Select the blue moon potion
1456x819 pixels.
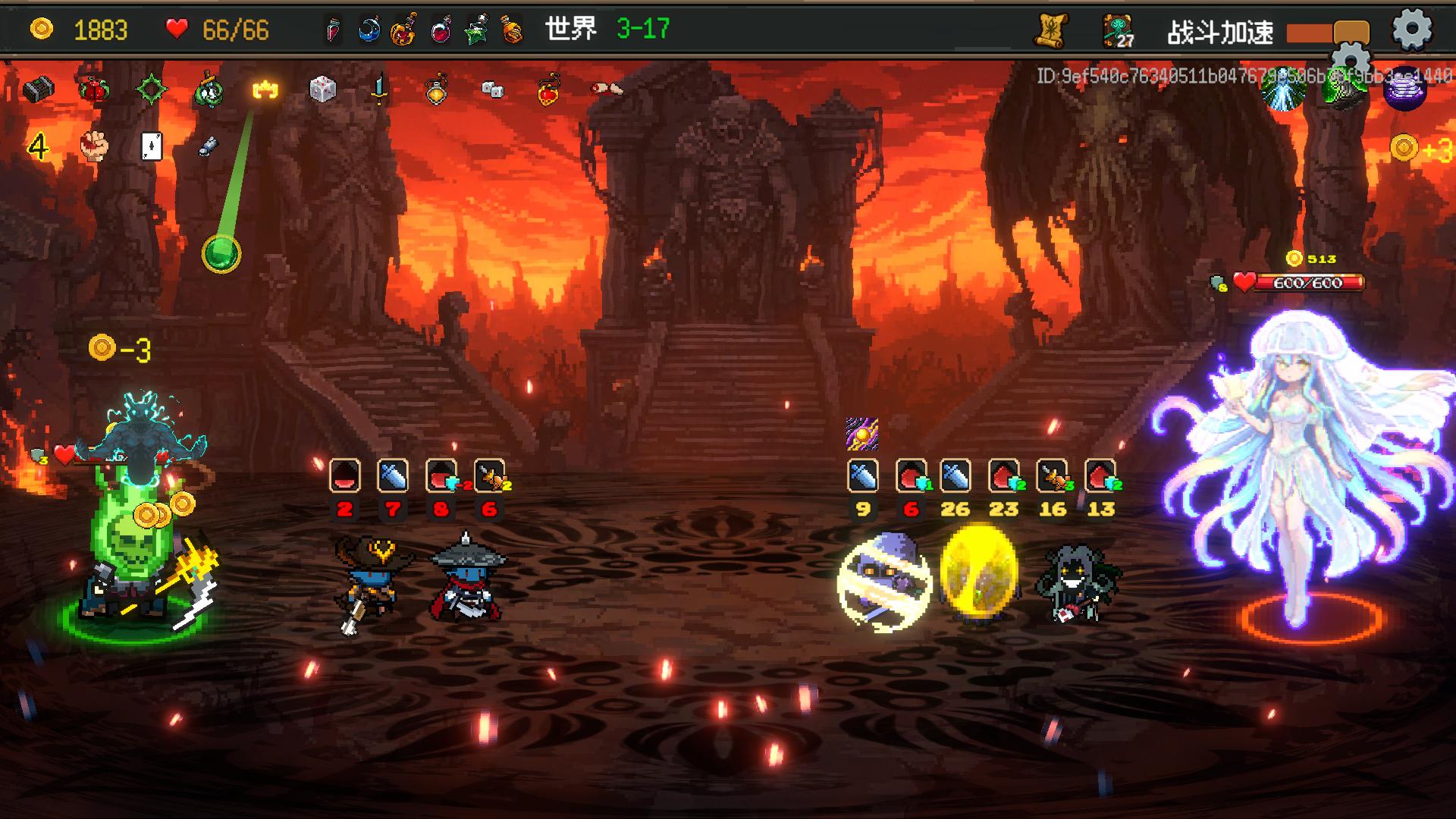[x=369, y=30]
